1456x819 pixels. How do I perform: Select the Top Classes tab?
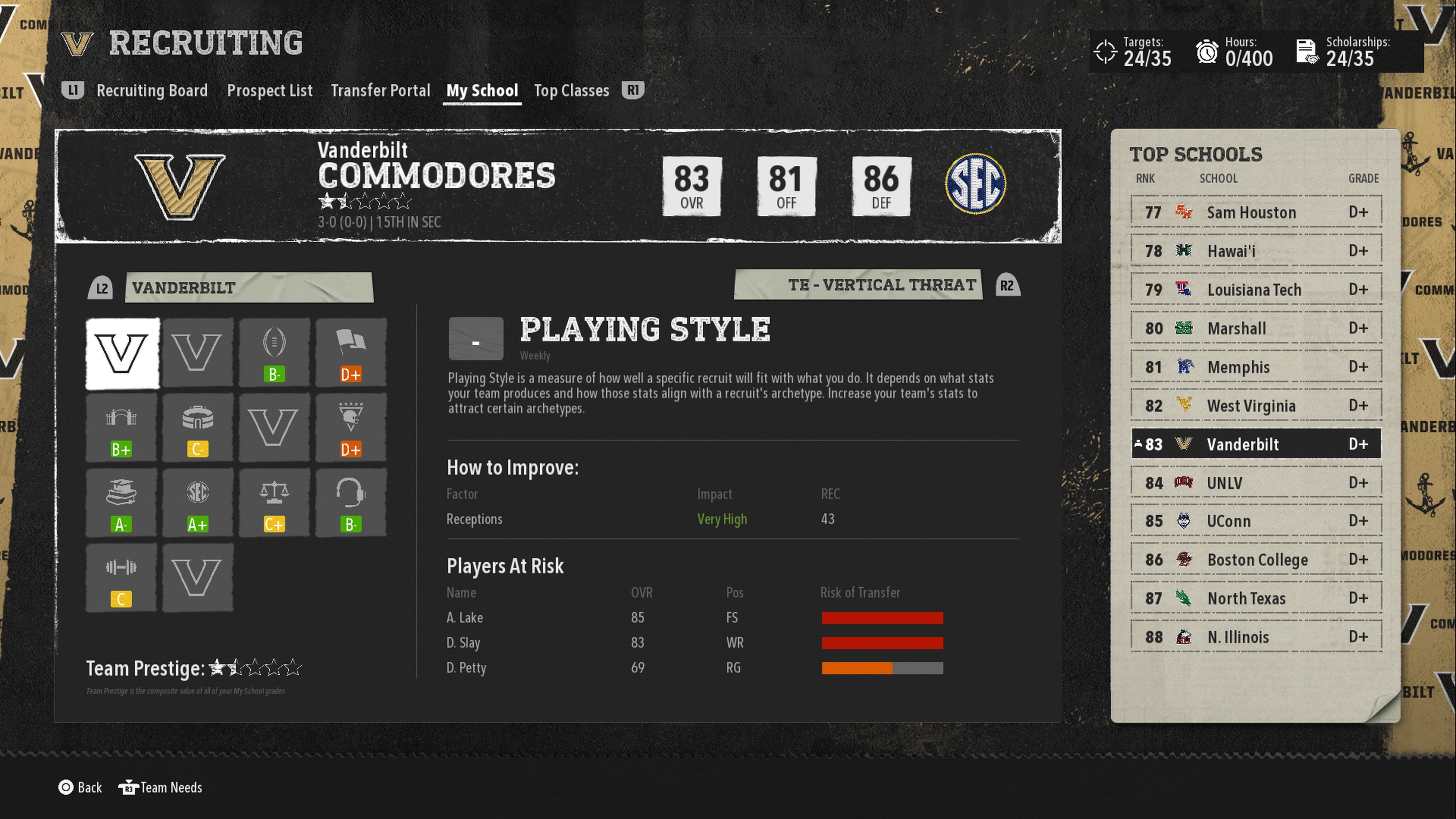click(x=571, y=91)
